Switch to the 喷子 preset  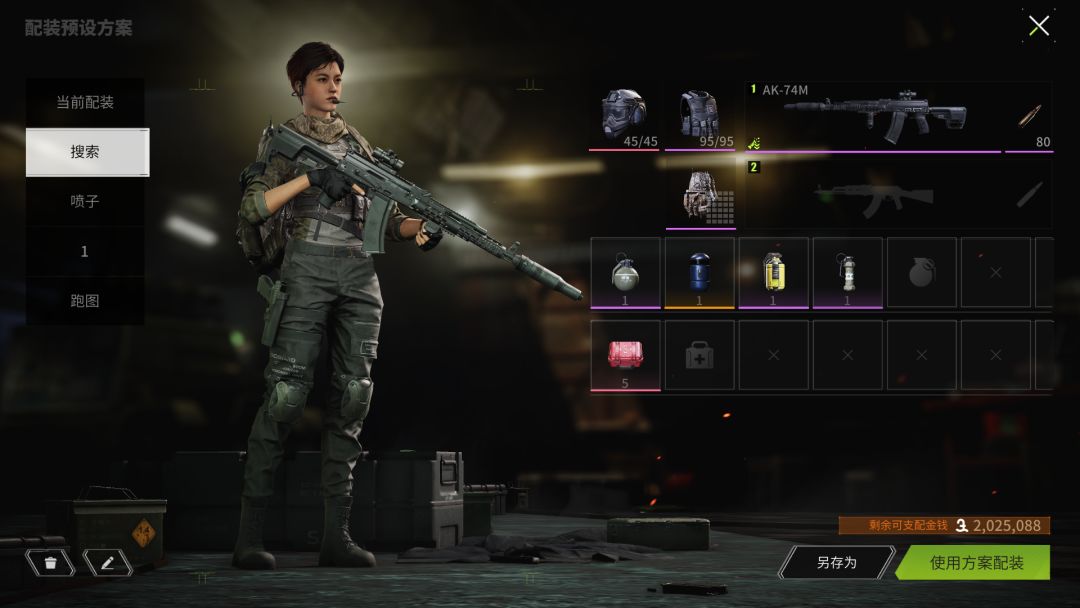pos(85,201)
